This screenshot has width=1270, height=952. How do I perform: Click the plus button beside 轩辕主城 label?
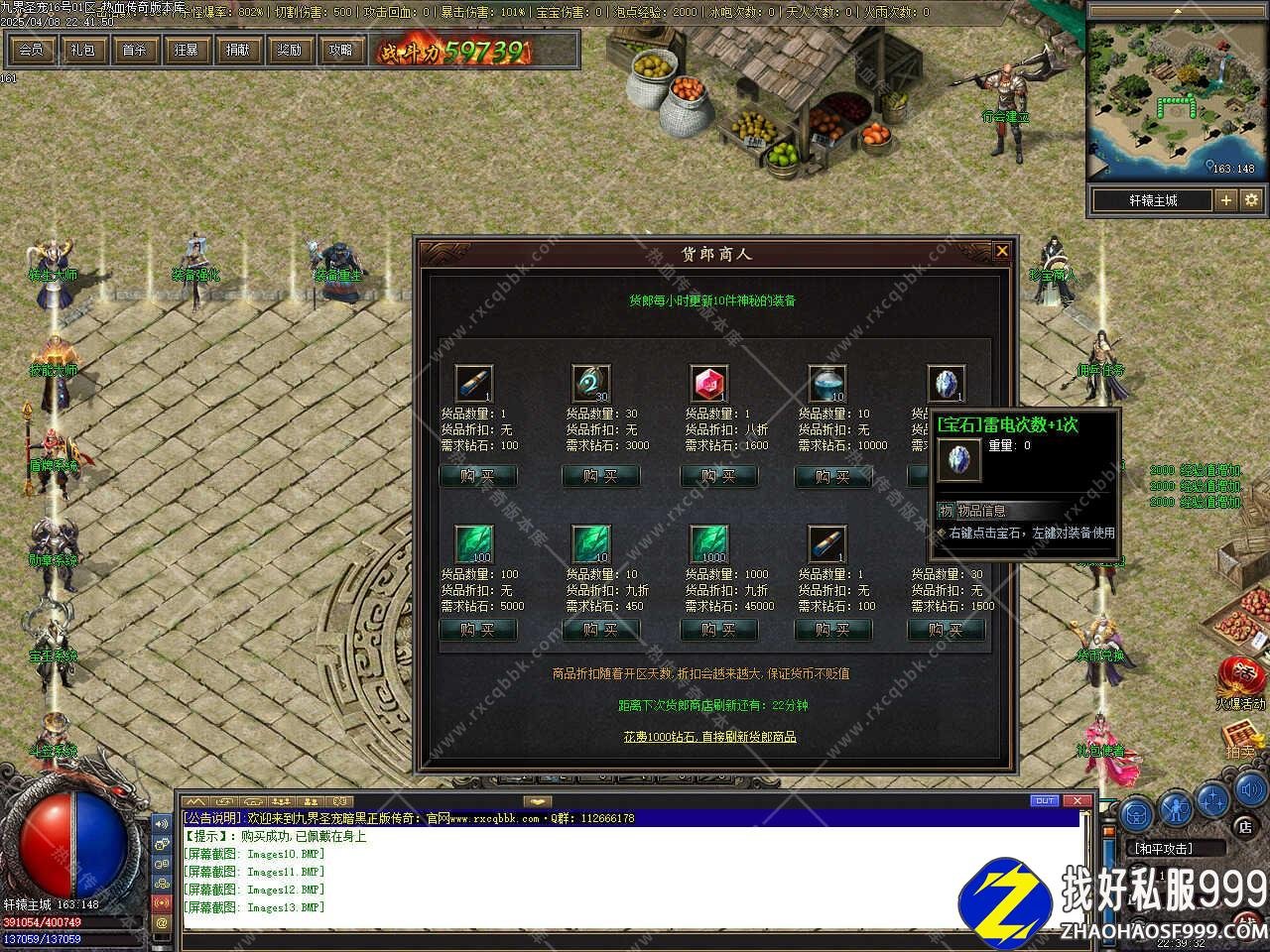[x=1226, y=200]
